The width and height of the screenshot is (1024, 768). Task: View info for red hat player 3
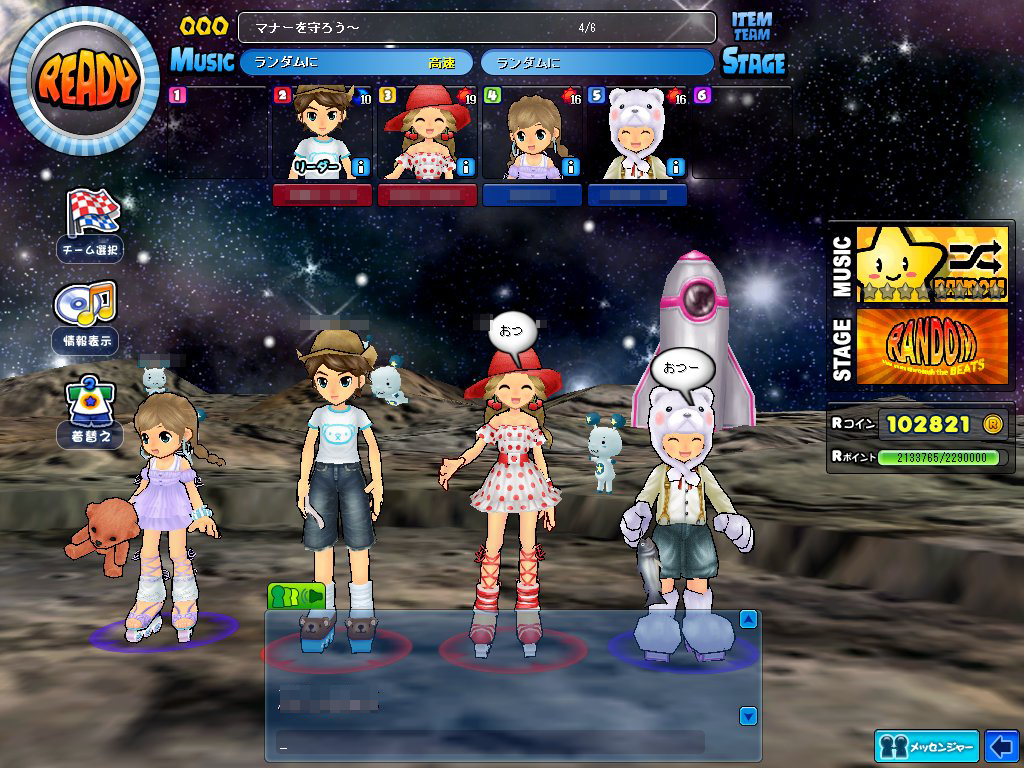[467, 167]
